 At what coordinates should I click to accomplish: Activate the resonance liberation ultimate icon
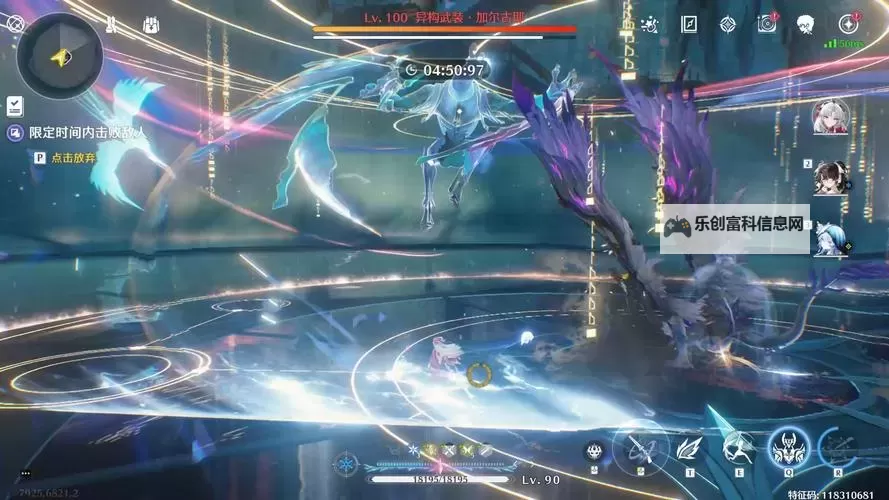tap(838, 449)
